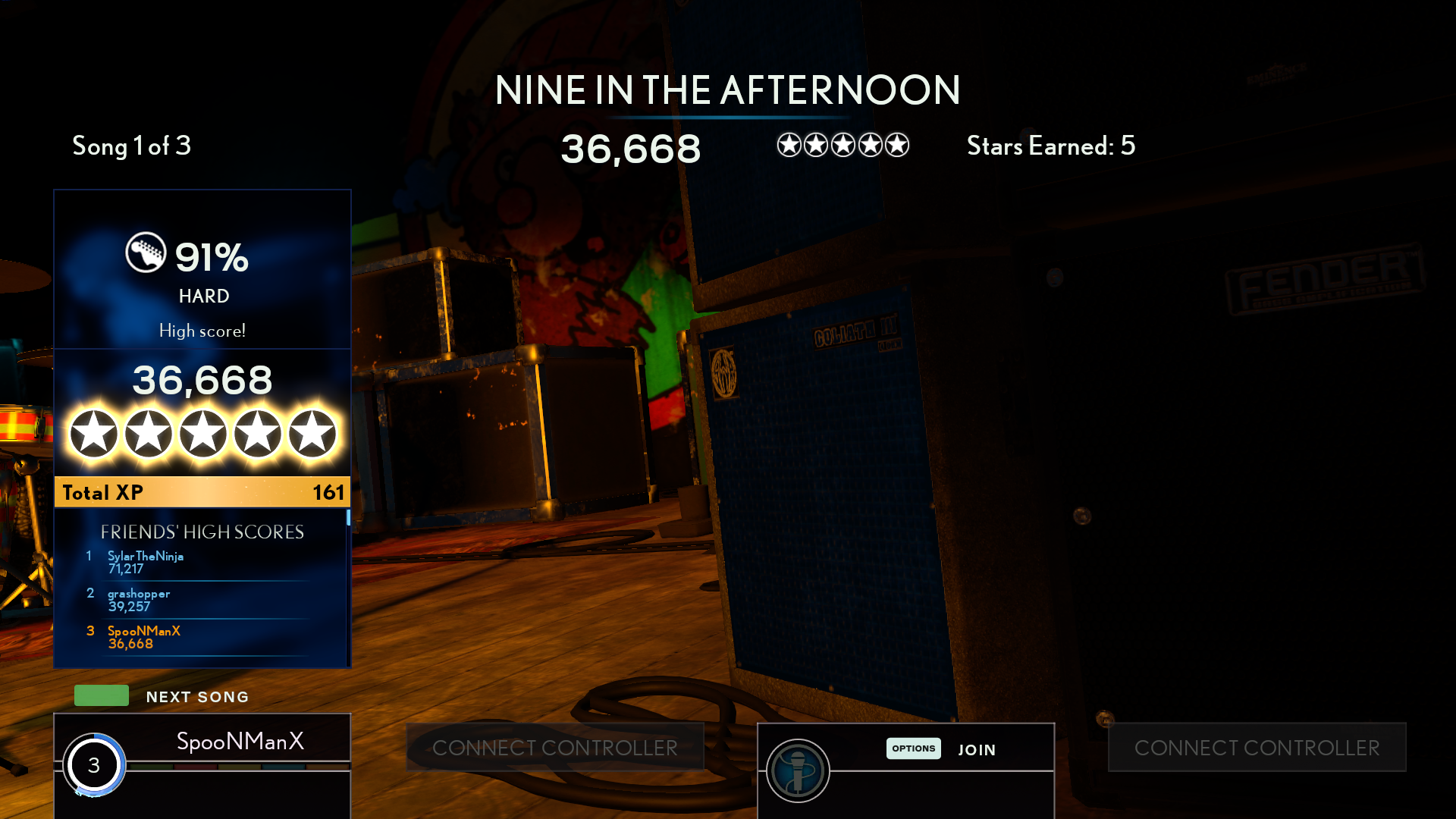Click the Next Song label
Viewport: 1456px width, 819px height.
(x=197, y=697)
